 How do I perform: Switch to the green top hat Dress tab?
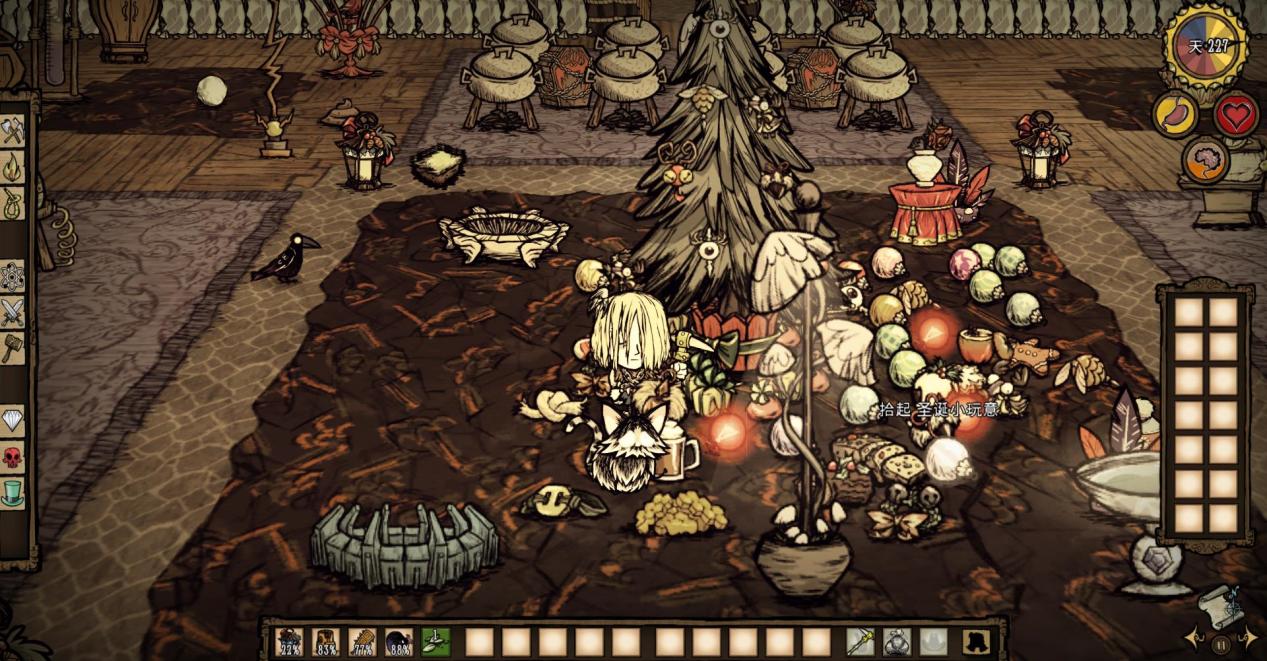pos(12,493)
